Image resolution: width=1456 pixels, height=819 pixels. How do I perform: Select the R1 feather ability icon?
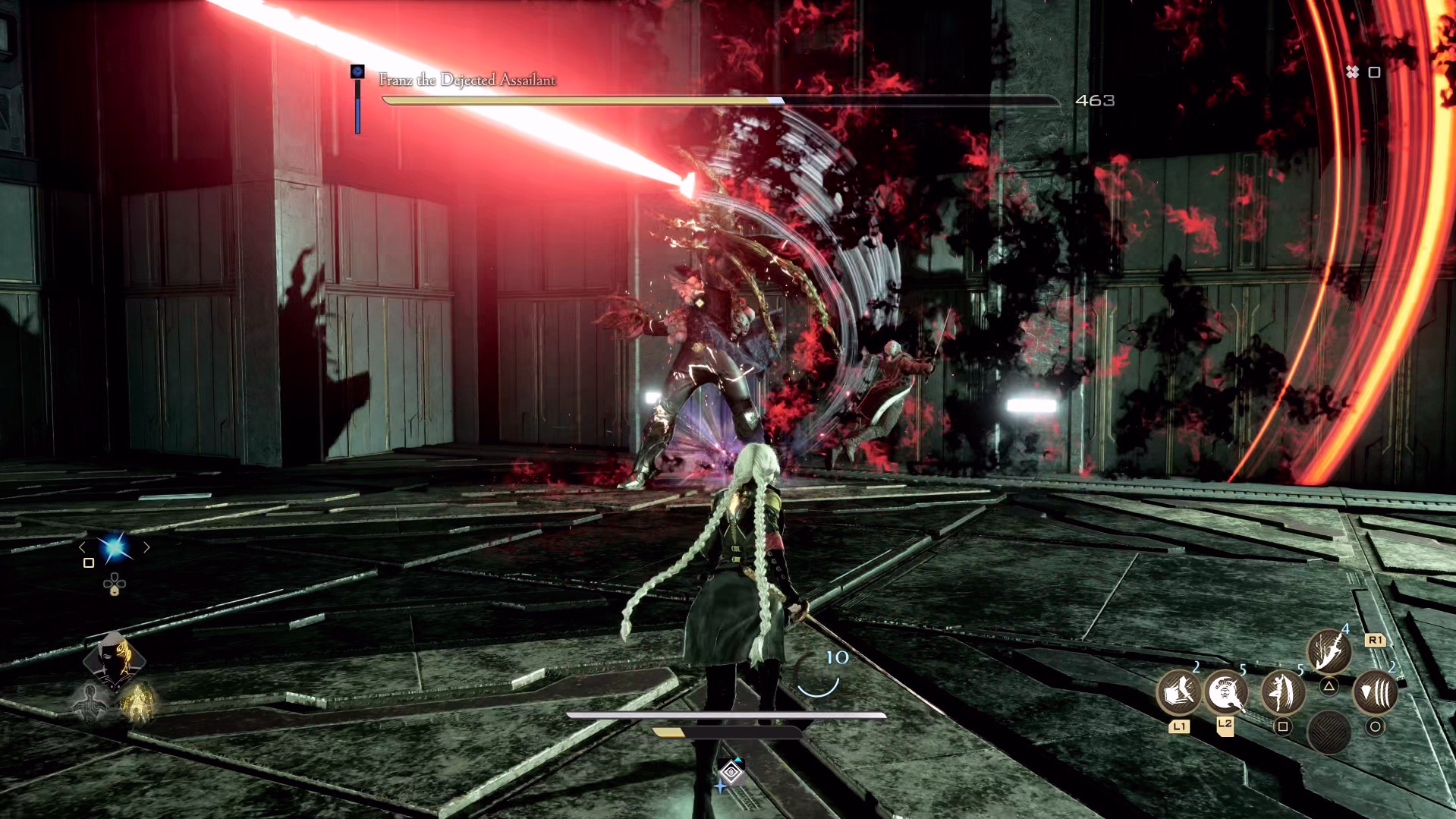click(1329, 650)
